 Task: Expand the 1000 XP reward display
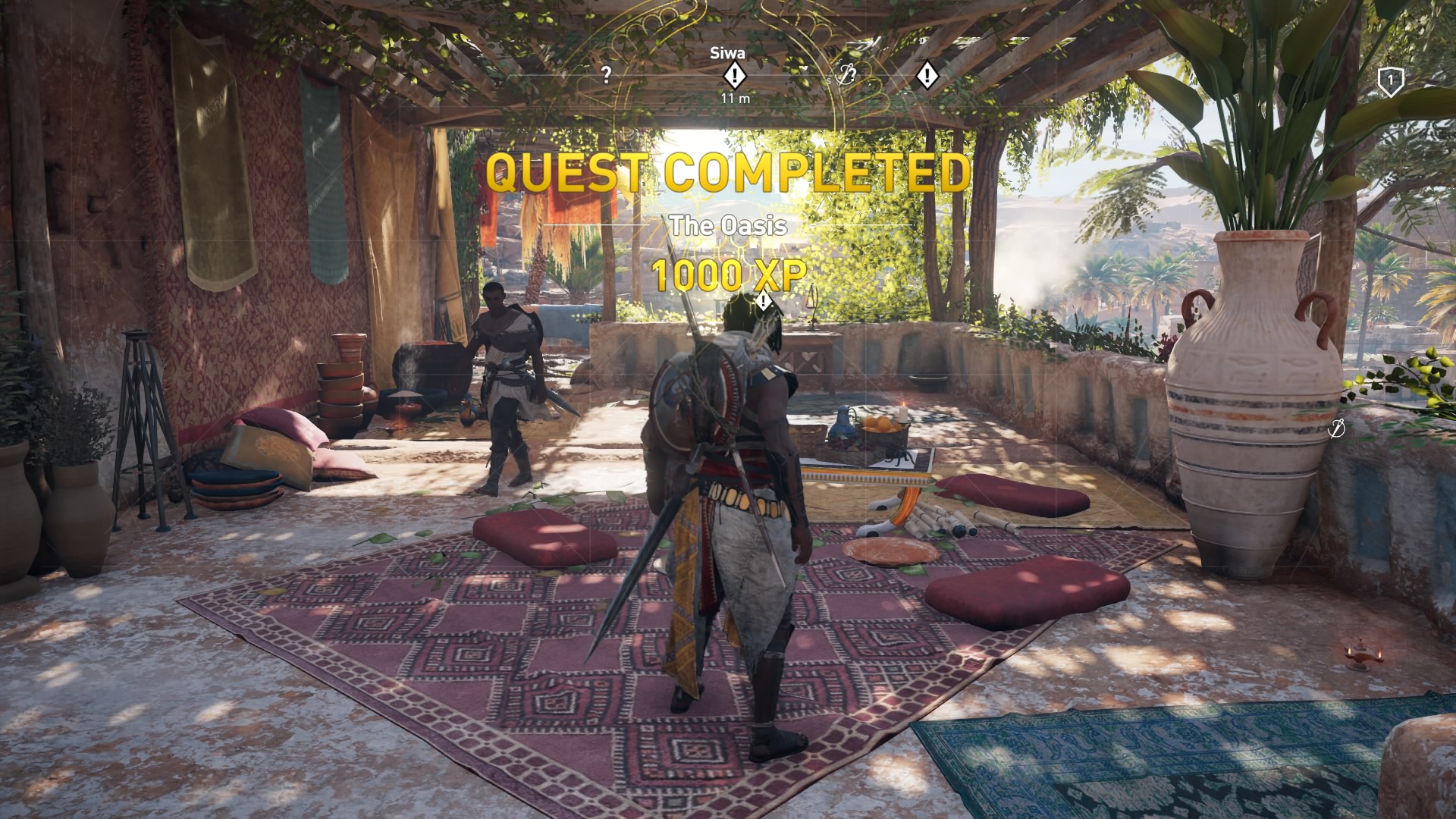point(728,275)
